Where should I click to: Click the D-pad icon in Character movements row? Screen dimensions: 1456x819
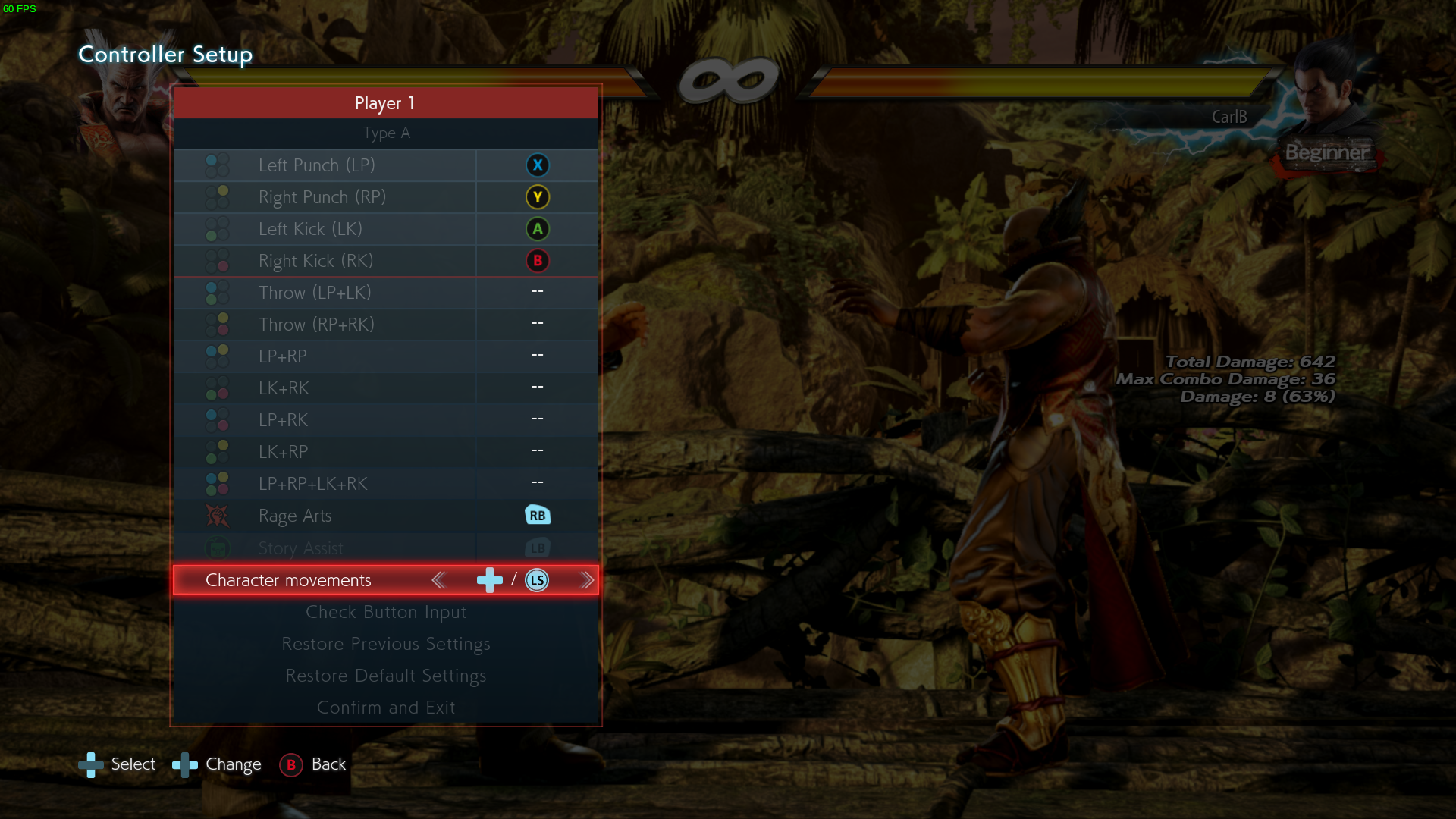(x=489, y=580)
